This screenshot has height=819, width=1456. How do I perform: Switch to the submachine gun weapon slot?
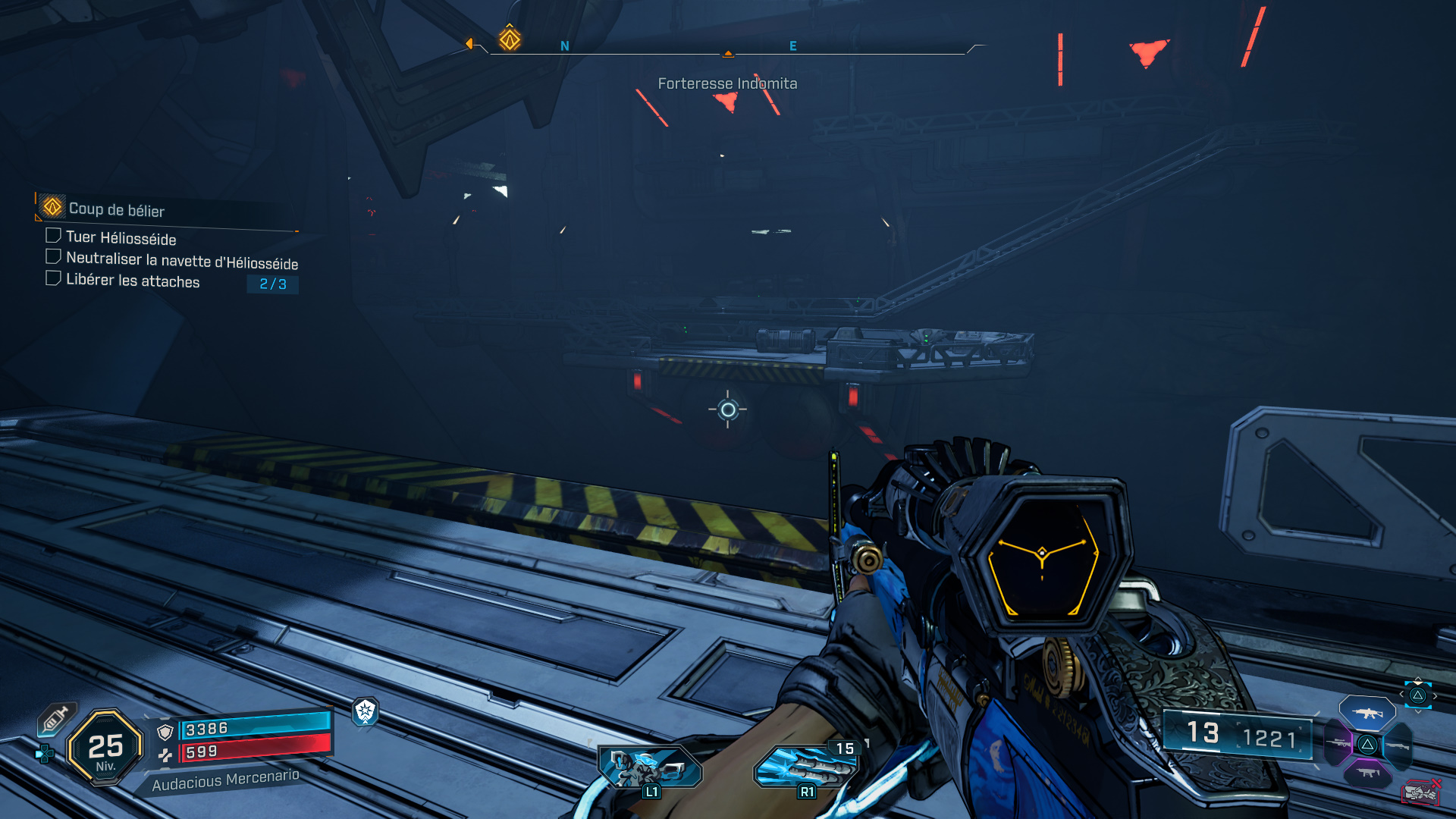(1368, 773)
